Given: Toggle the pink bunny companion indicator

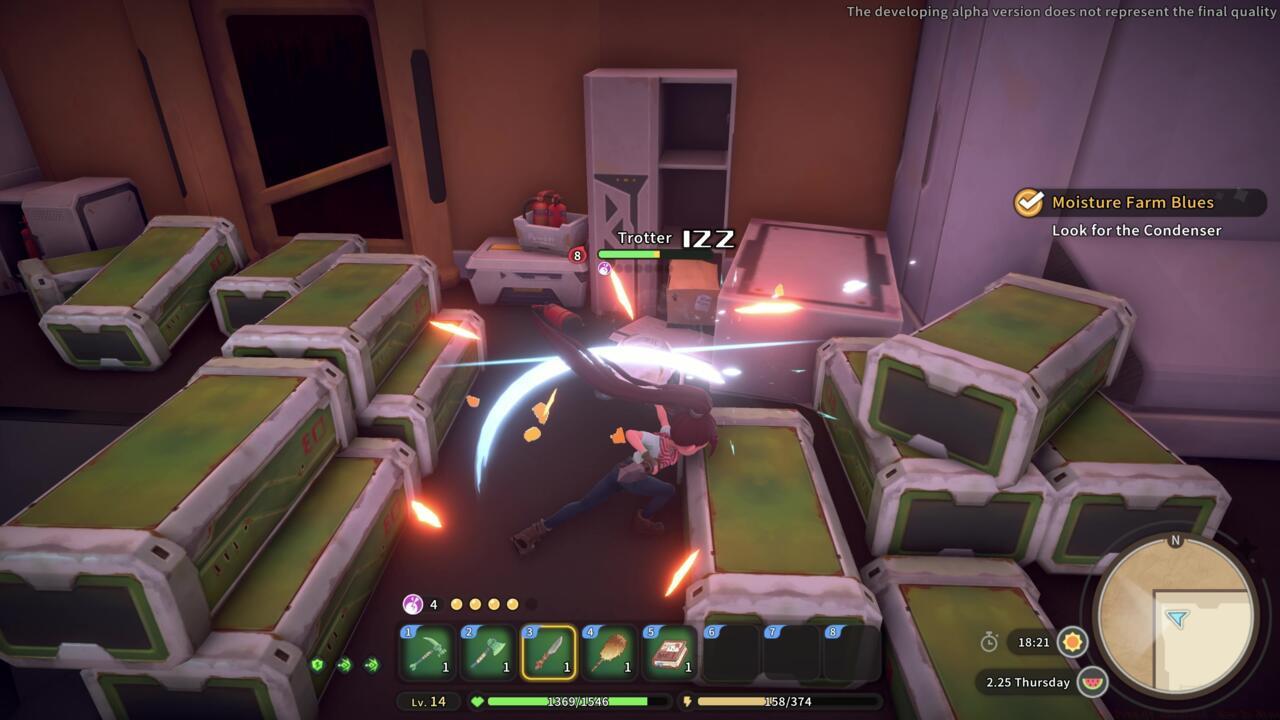Looking at the screenshot, I should tap(413, 604).
